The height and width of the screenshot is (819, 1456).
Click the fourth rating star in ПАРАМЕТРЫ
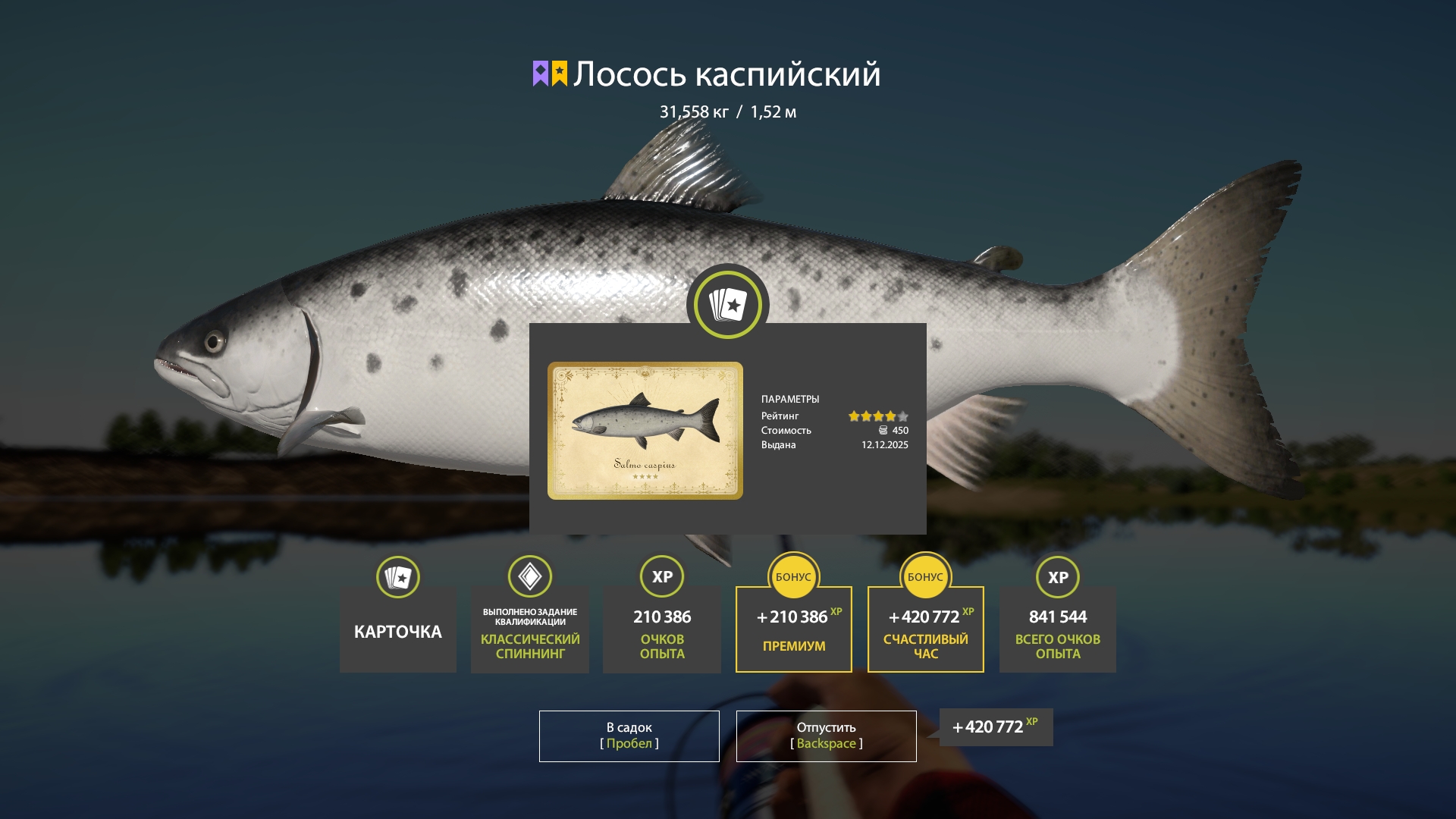pos(889,416)
